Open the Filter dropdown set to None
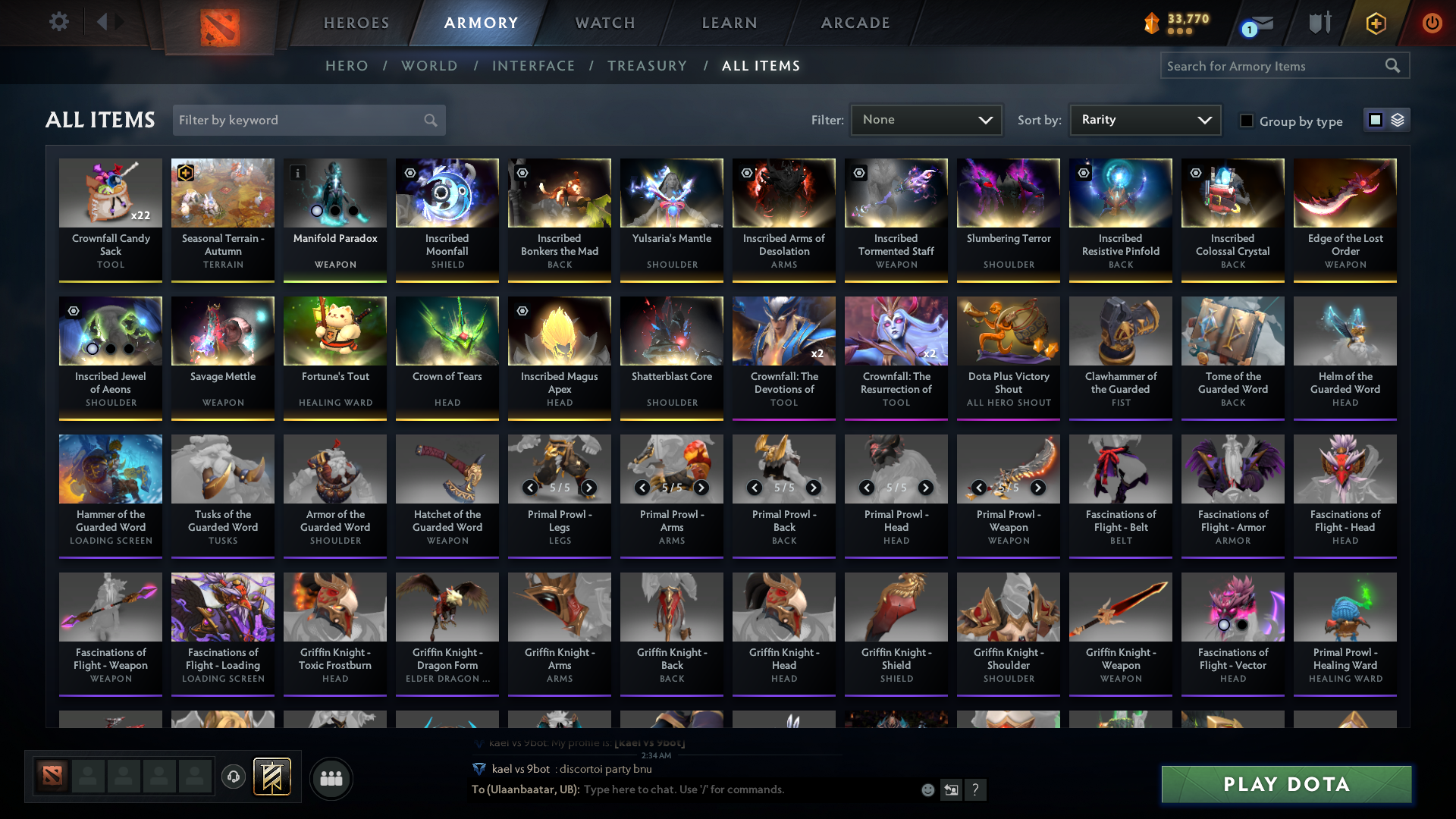 pyautogui.click(x=926, y=120)
